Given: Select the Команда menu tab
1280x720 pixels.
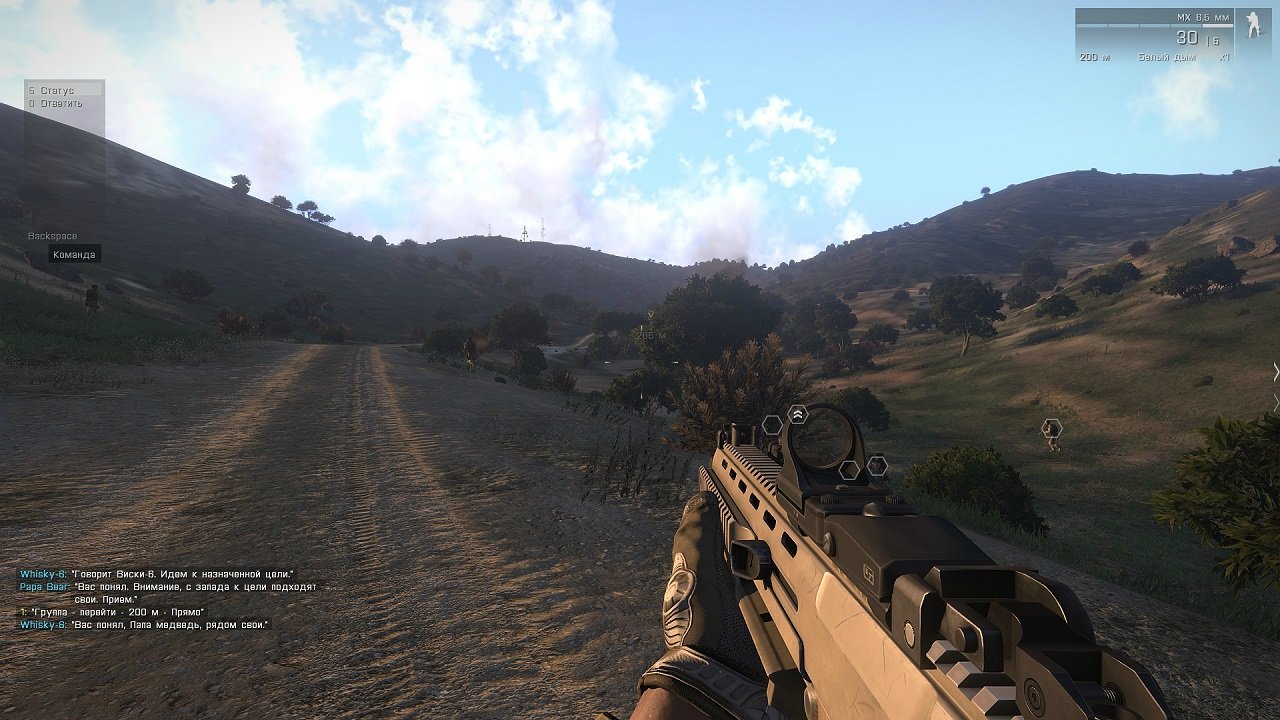Looking at the screenshot, I should pyautogui.click(x=73, y=254).
